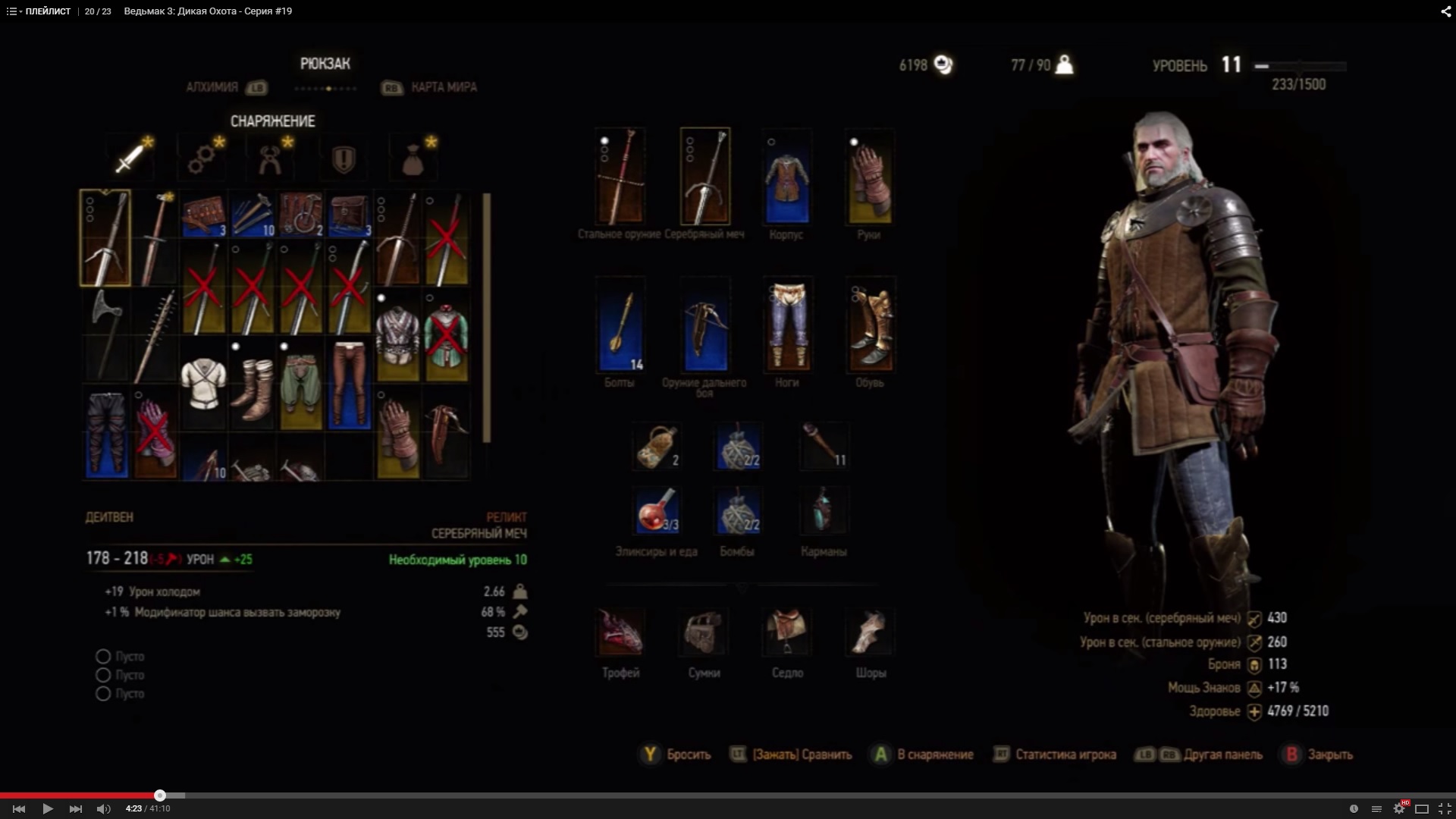
Task: Open the video player settings gear
Action: (1399, 808)
